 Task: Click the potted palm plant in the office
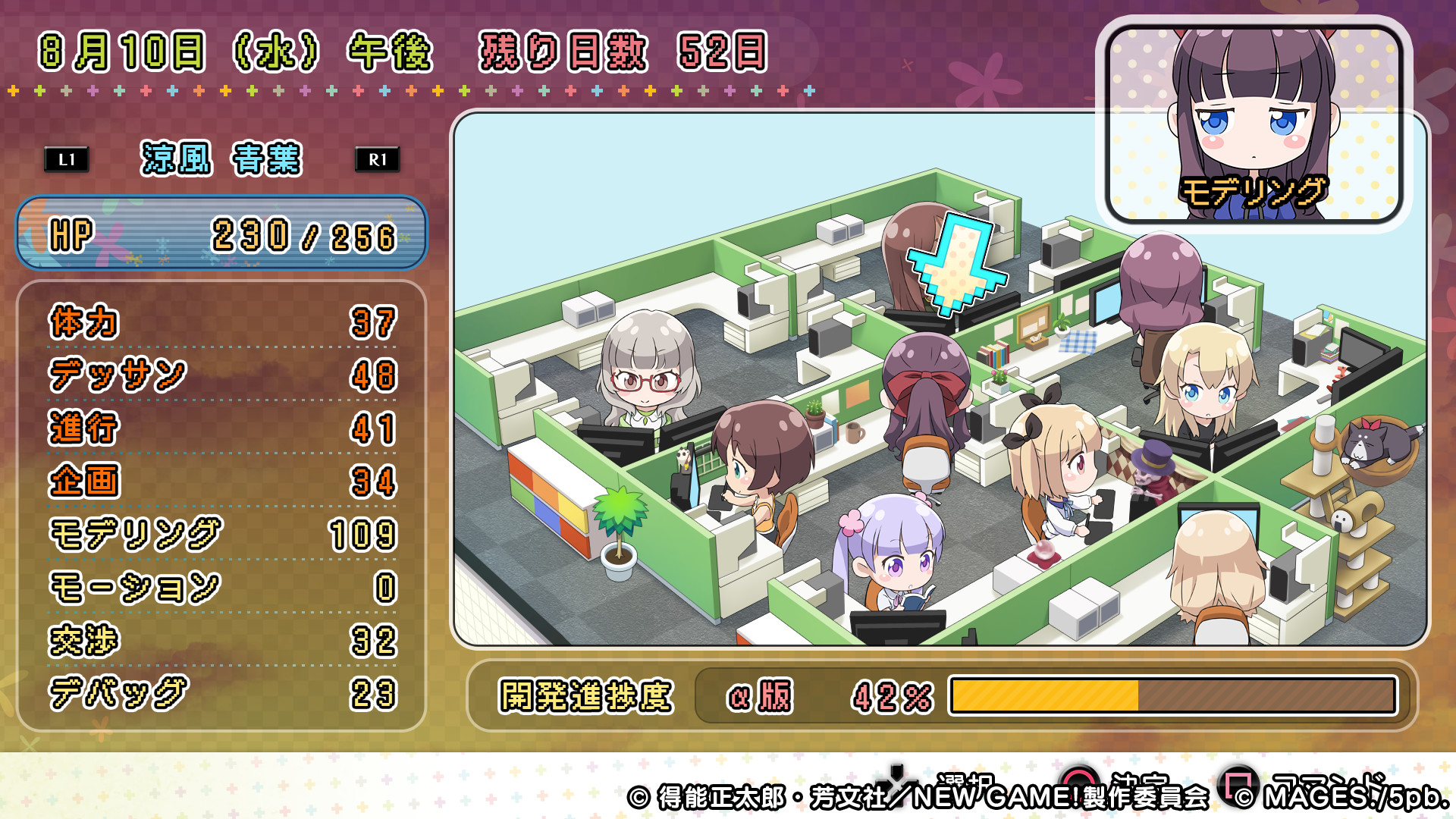(x=620, y=527)
